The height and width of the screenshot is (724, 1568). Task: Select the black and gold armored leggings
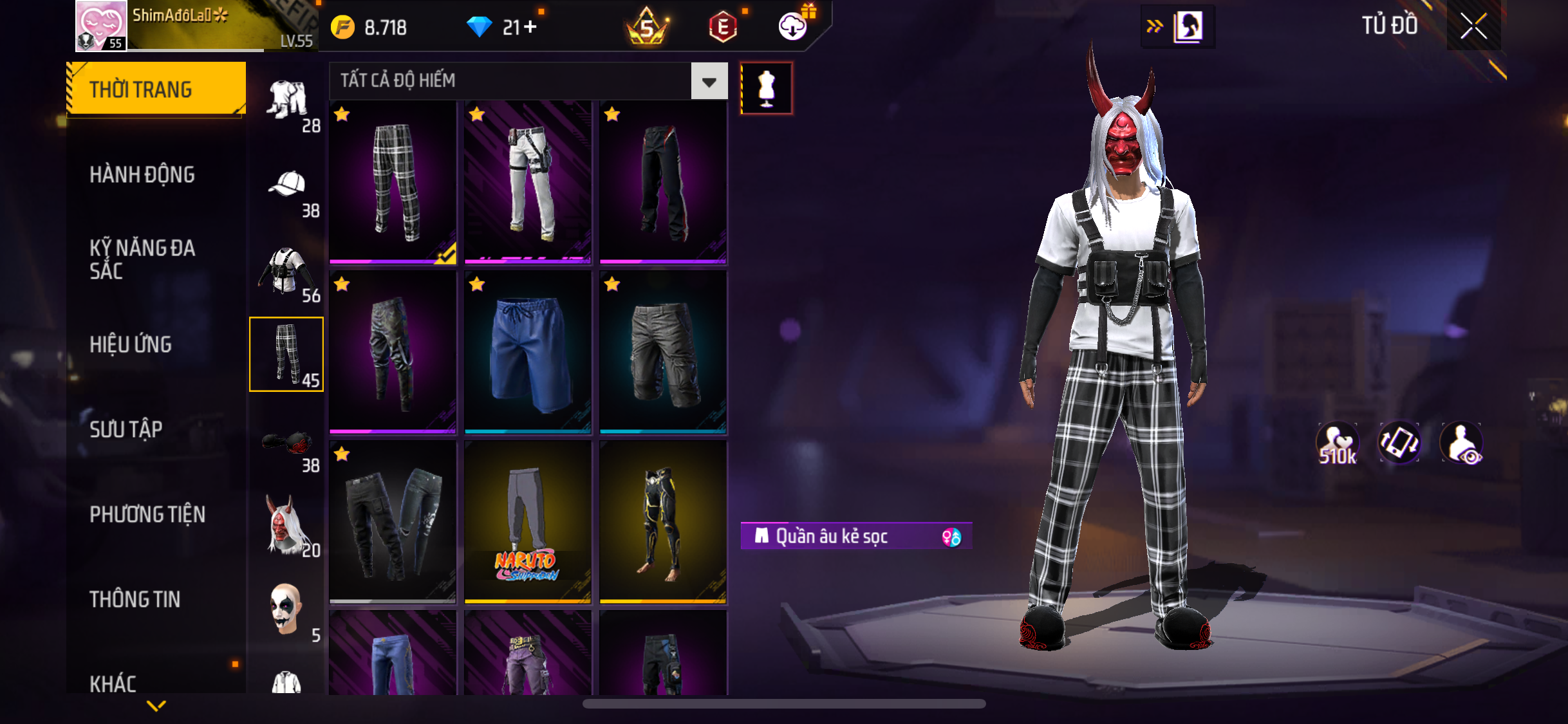[663, 522]
